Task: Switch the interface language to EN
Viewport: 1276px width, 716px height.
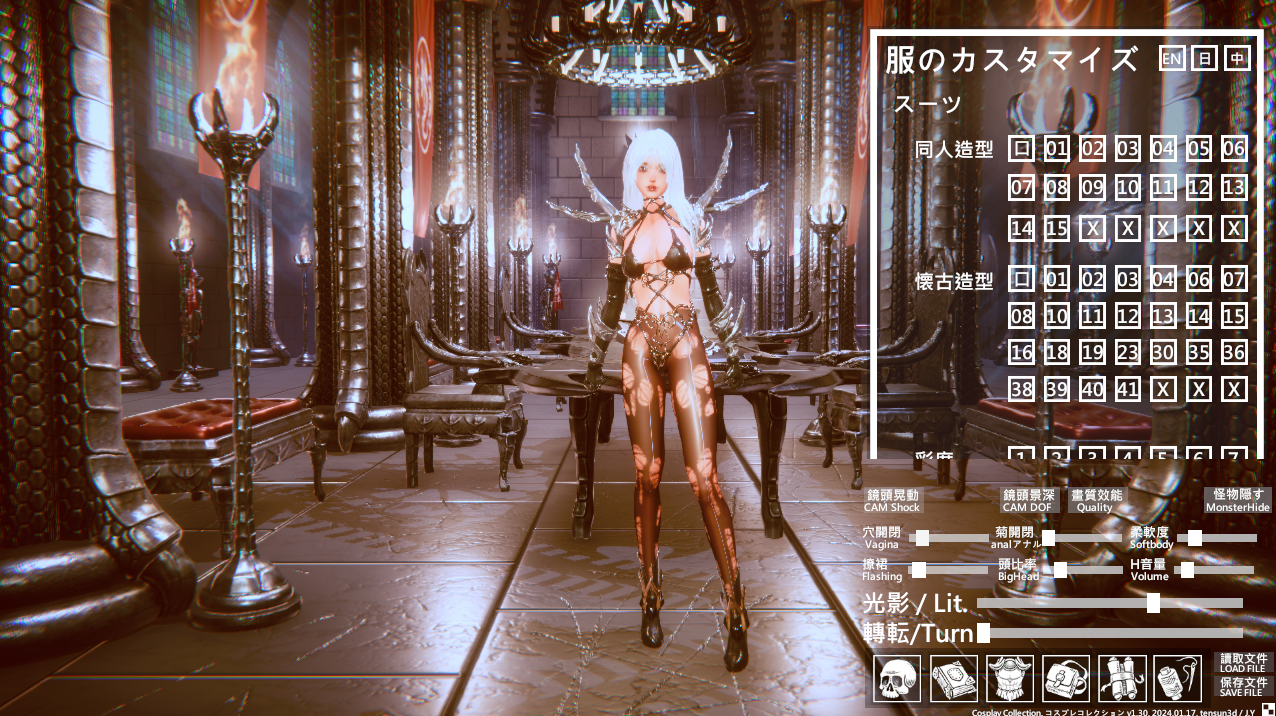Action: 1171,59
